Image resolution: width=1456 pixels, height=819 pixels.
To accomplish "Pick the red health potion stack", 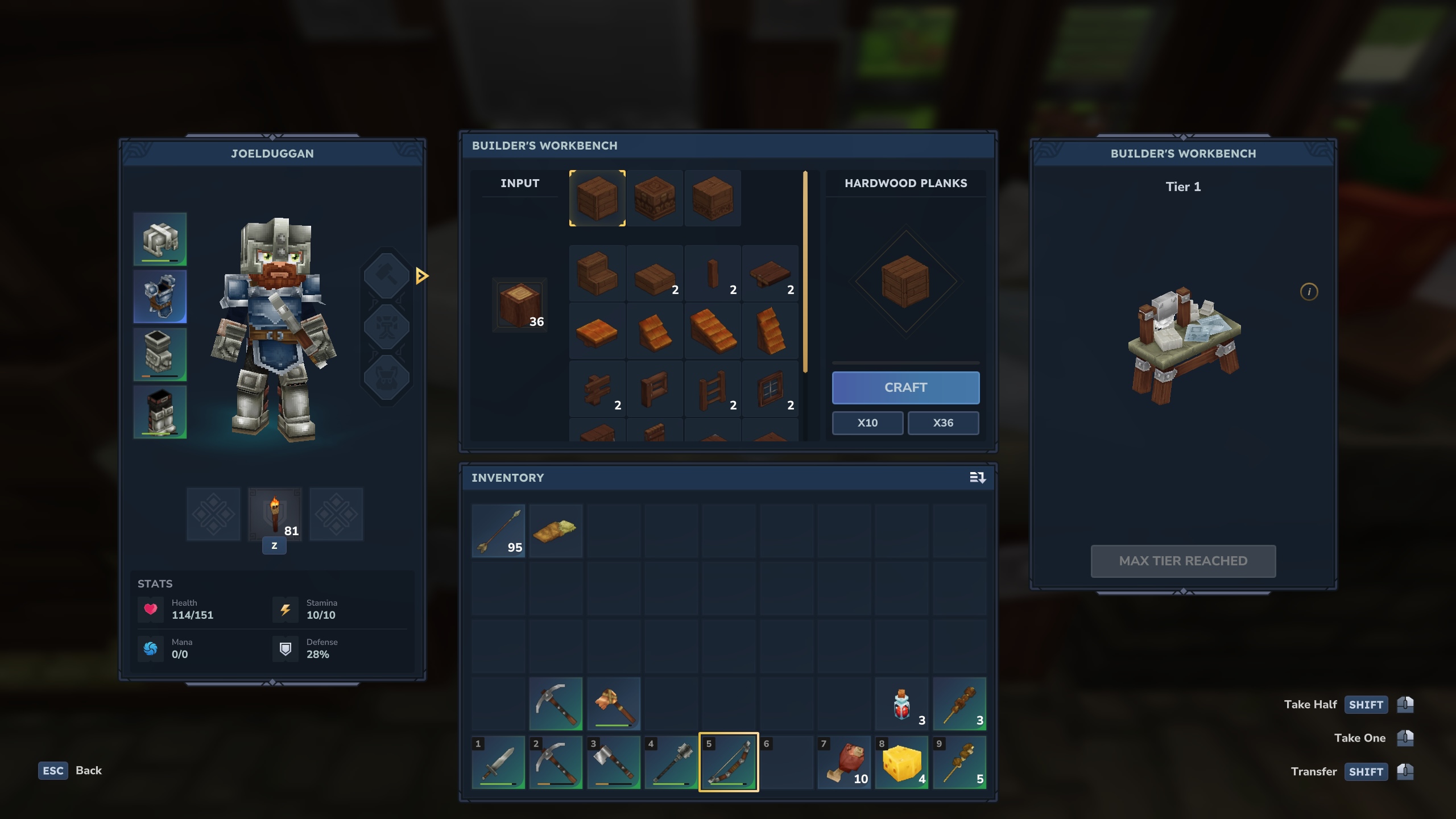I will point(901,704).
